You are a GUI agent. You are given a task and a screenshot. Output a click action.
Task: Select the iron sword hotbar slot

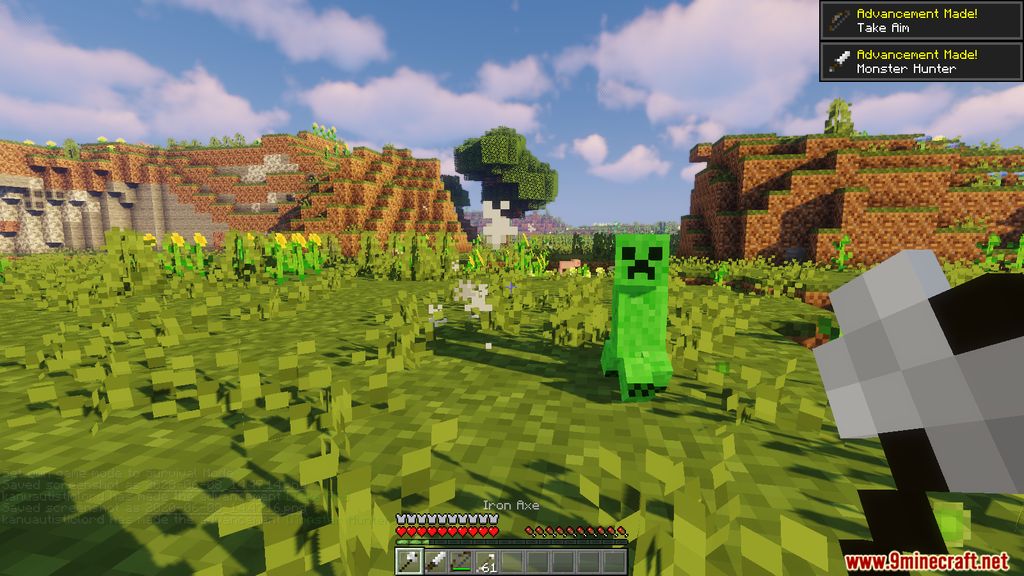click(x=435, y=562)
